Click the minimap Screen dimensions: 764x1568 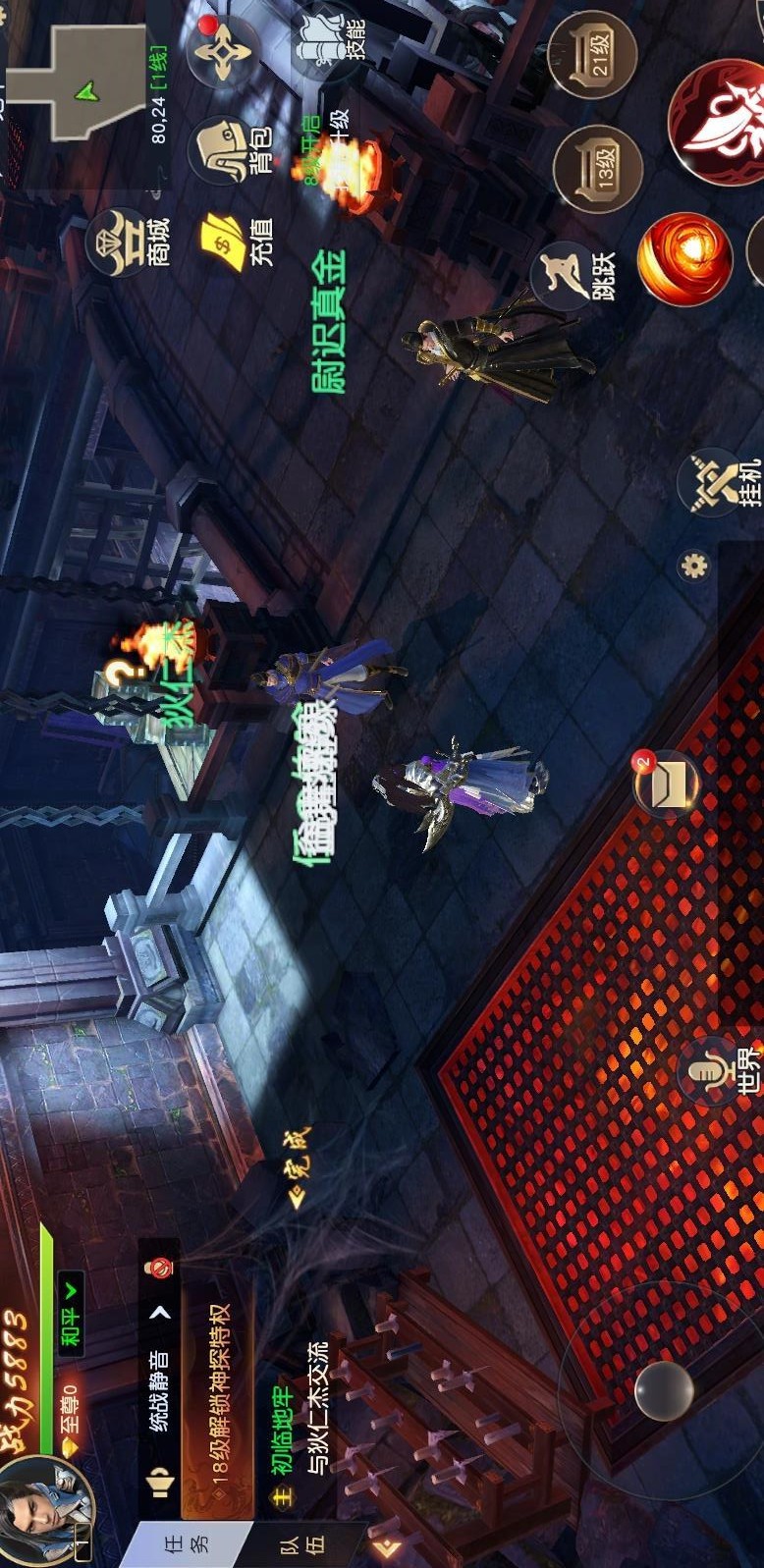(x=79, y=79)
